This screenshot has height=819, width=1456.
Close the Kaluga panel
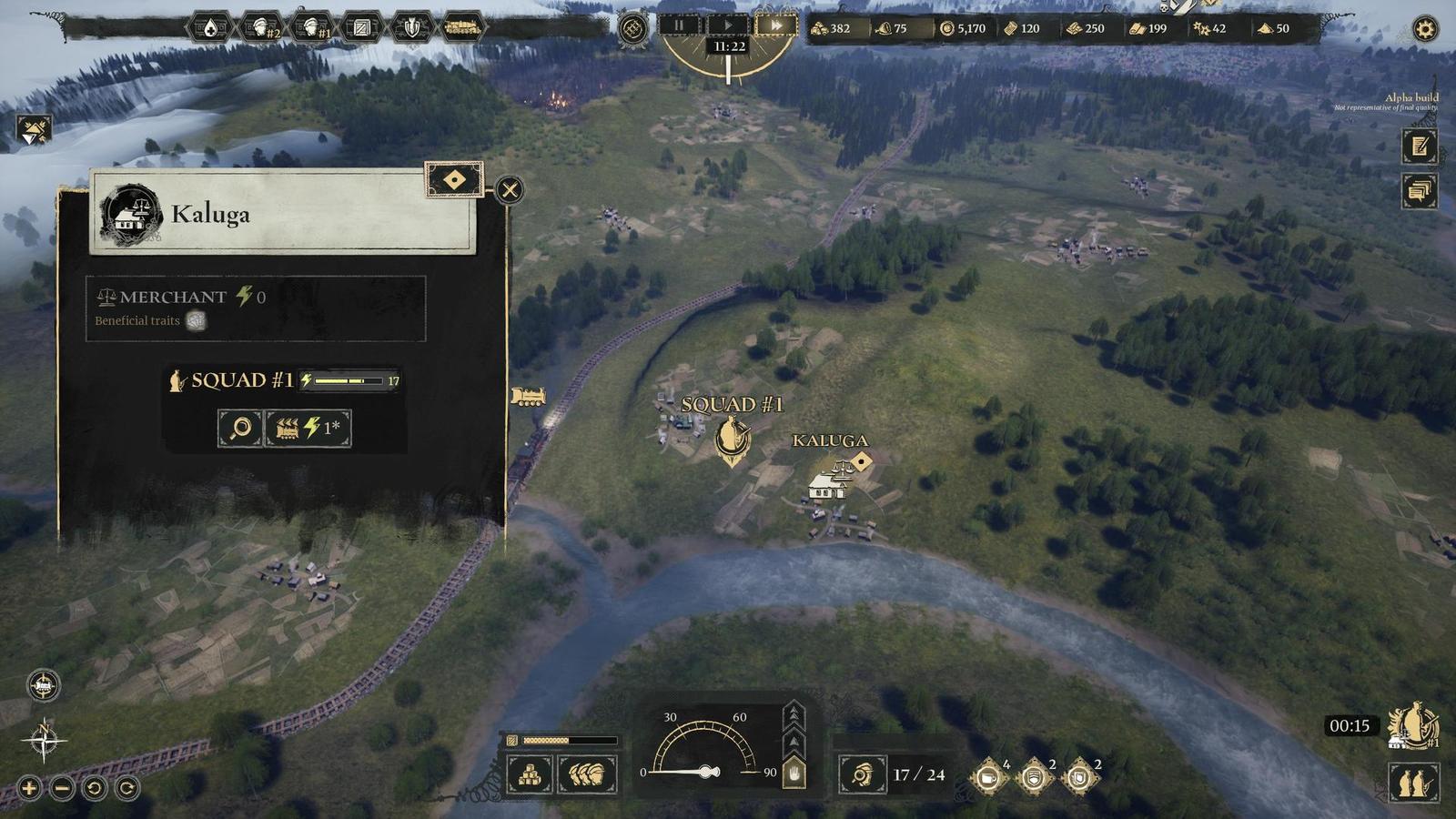click(x=510, y=190)
